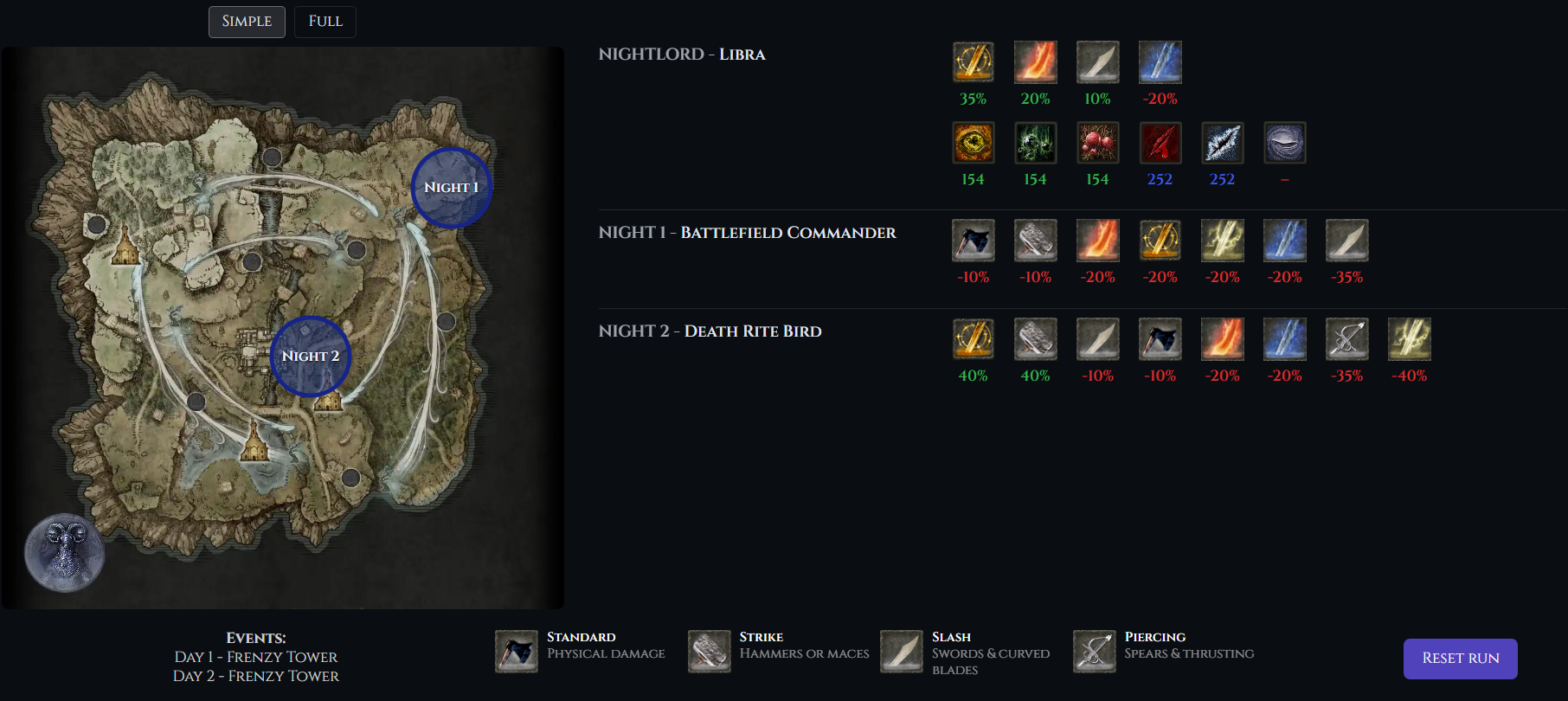
Task: Click Death Rite Bird's -40% lightning icon
Action: (x=1409, y=339)
